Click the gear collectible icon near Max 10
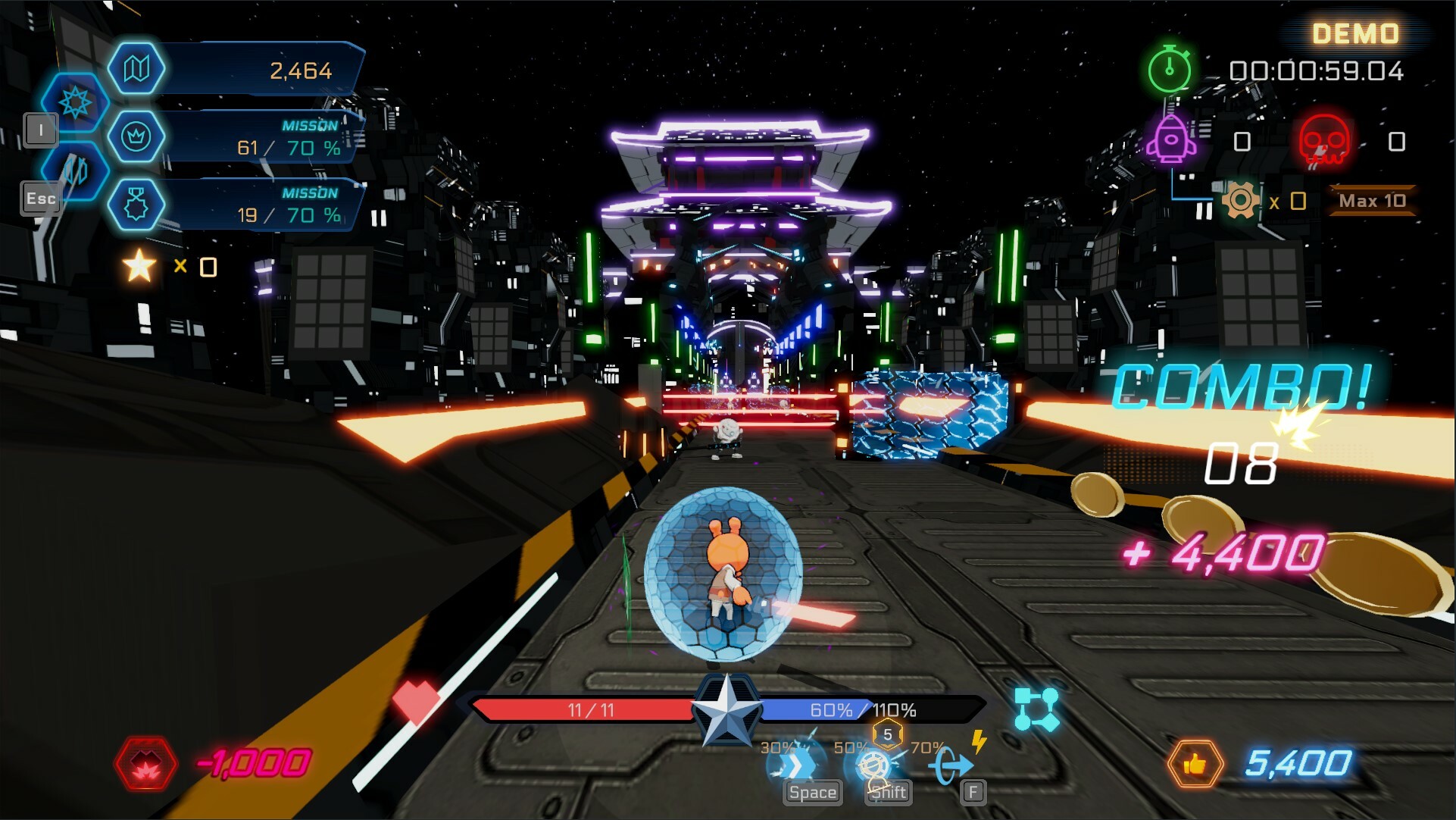1456x820 pixels. tap(1242, 200)
